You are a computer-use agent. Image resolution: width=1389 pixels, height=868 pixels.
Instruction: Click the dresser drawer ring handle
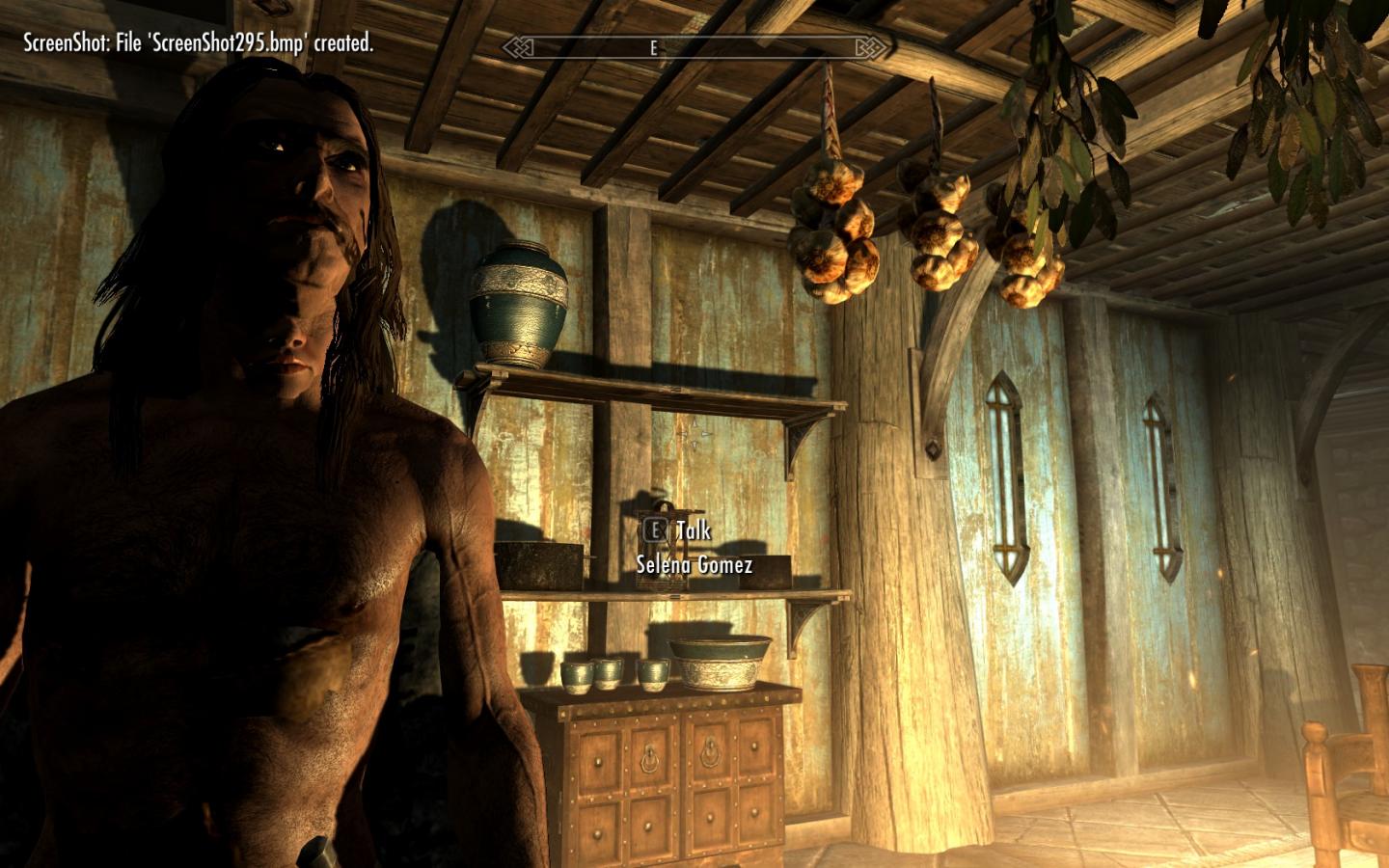coord(649,757)
